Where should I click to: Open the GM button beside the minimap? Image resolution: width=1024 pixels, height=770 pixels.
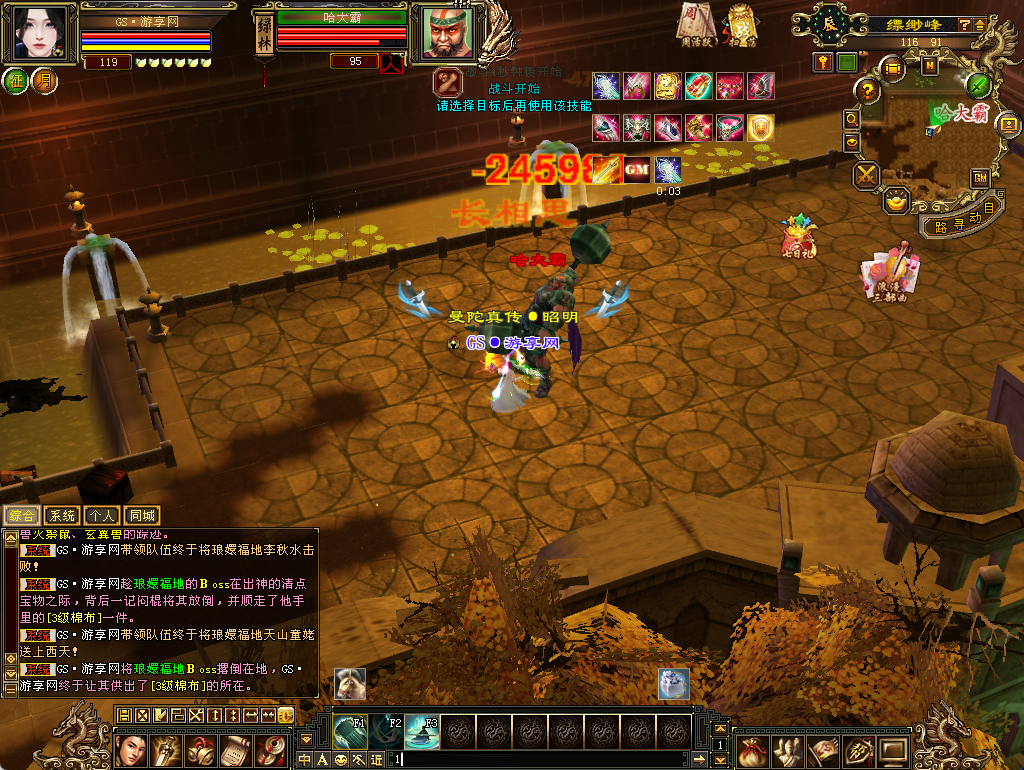[x=980, y=178]
